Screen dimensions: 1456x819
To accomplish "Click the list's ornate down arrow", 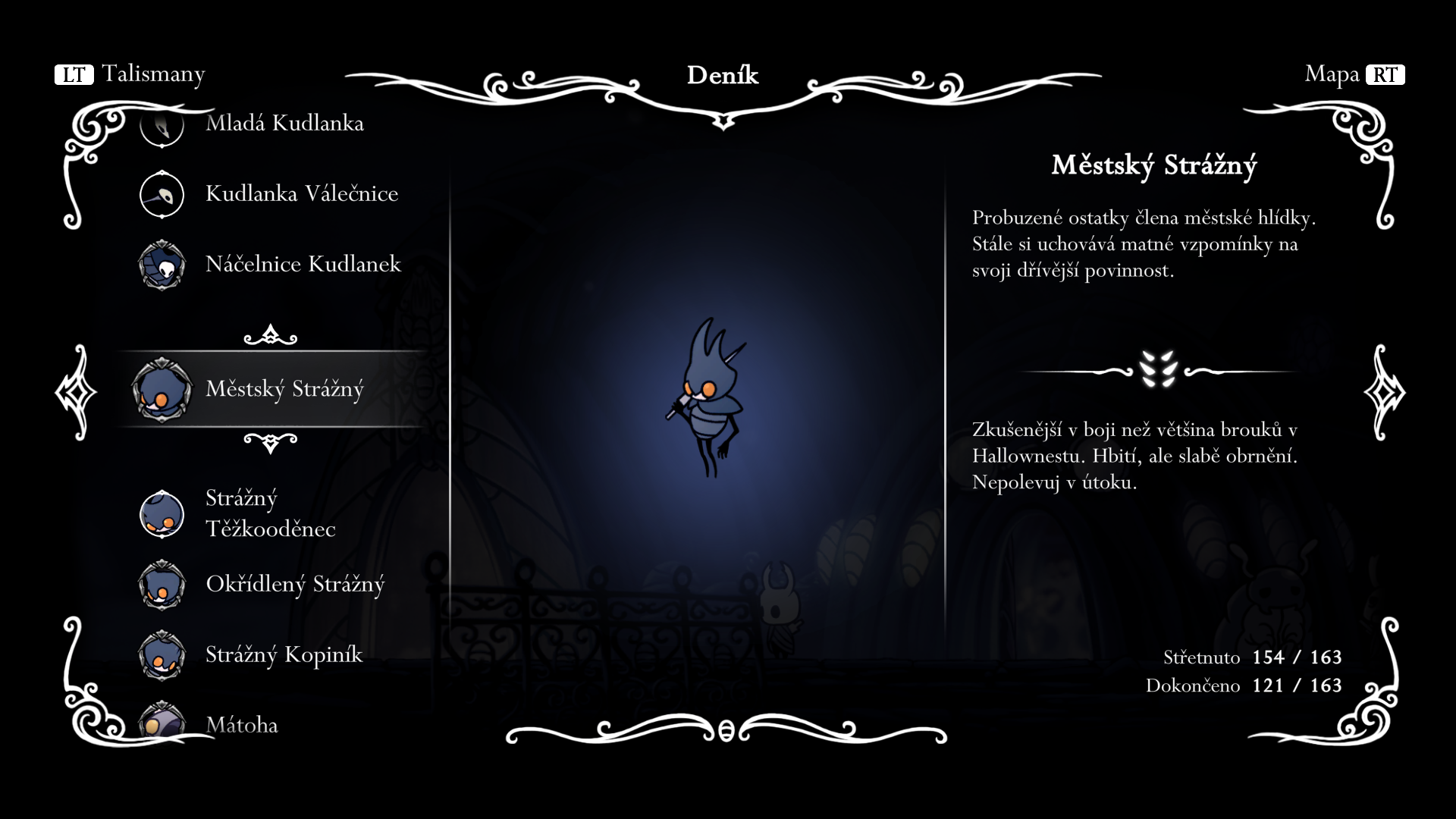I will (270, 442).
